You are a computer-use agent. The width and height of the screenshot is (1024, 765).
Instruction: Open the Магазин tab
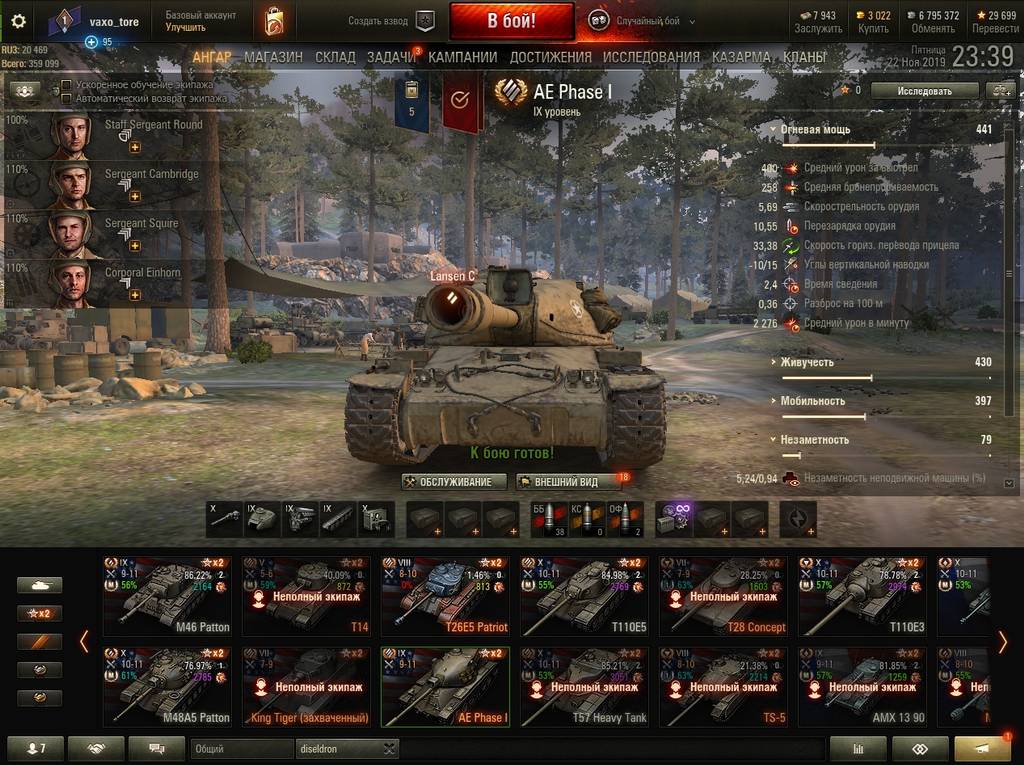point(273,57)
